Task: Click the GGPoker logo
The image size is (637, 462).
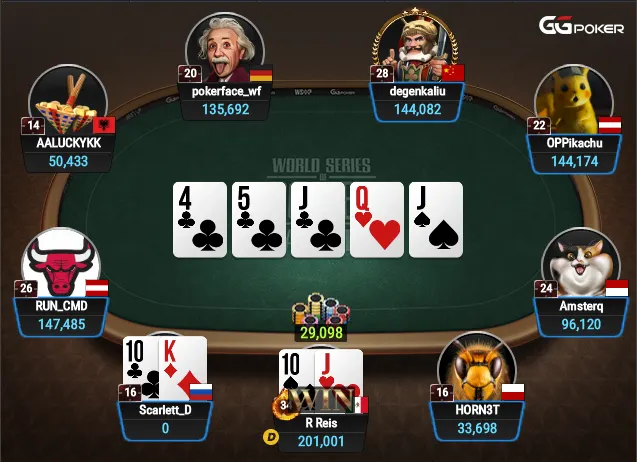Action: coord(584,26)
